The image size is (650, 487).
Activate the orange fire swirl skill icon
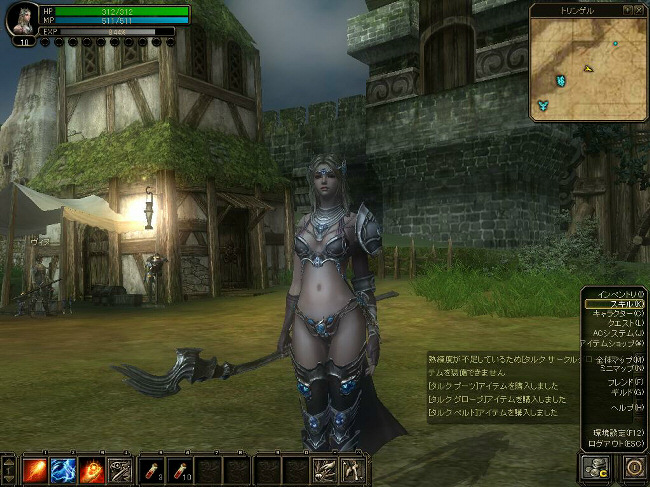pyautogui.click(x=92, y=468)
